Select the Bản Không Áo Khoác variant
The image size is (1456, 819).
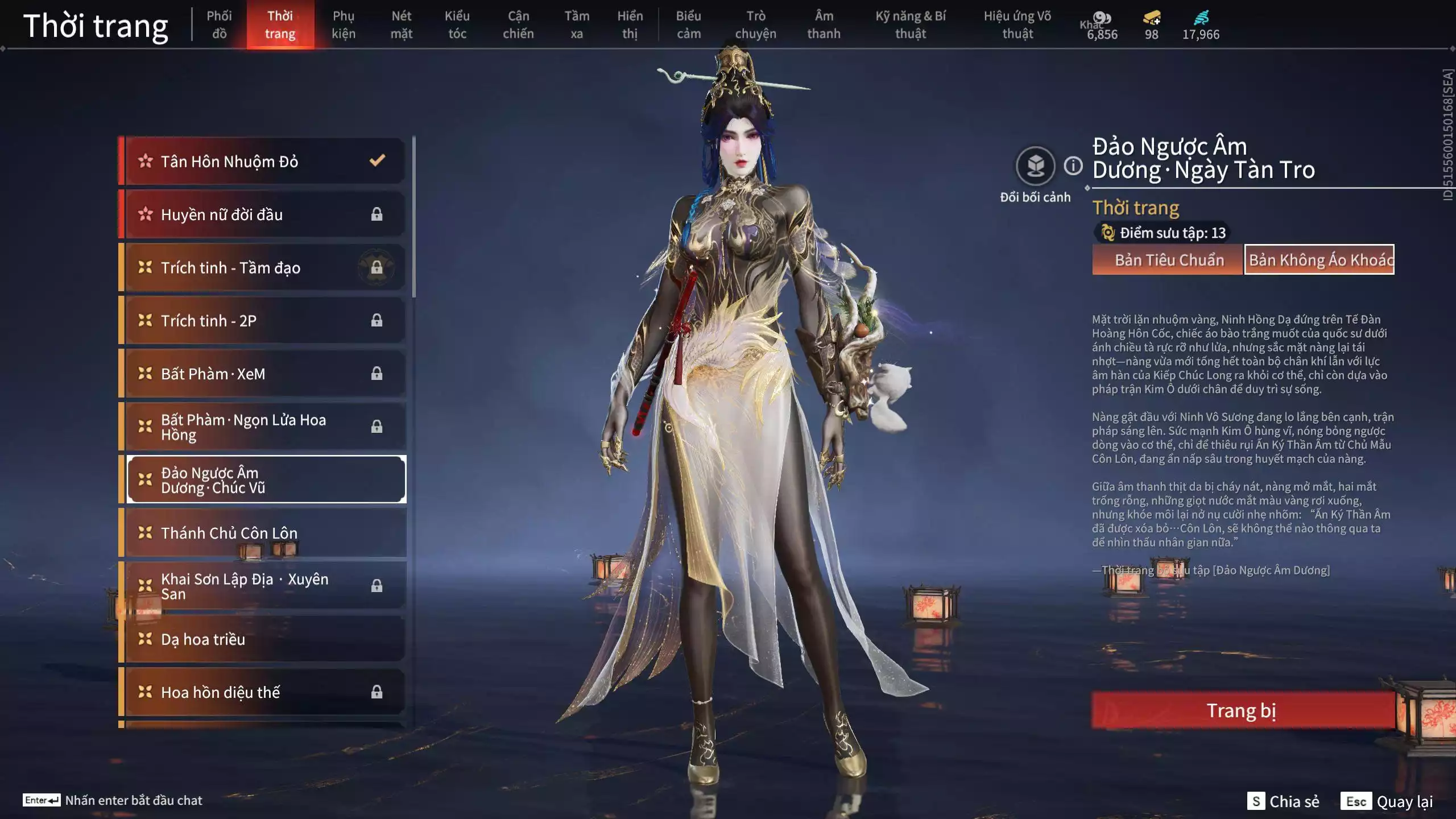click(1319, 260)
